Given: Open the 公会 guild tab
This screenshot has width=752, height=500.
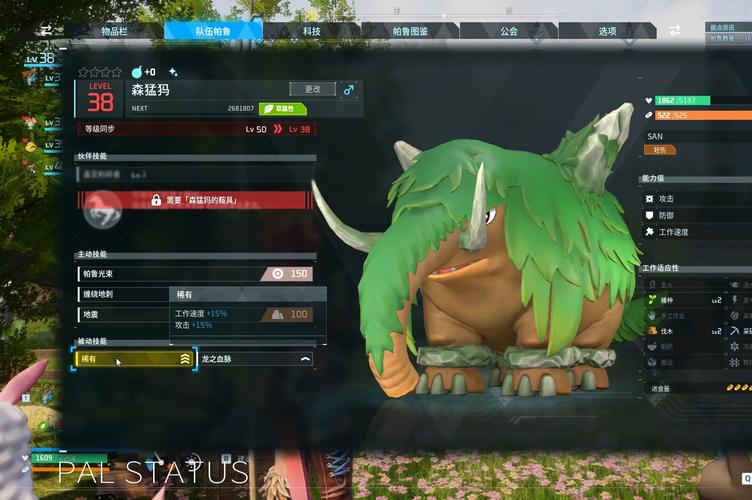Looking at the screenshot, I should point(508,32).
